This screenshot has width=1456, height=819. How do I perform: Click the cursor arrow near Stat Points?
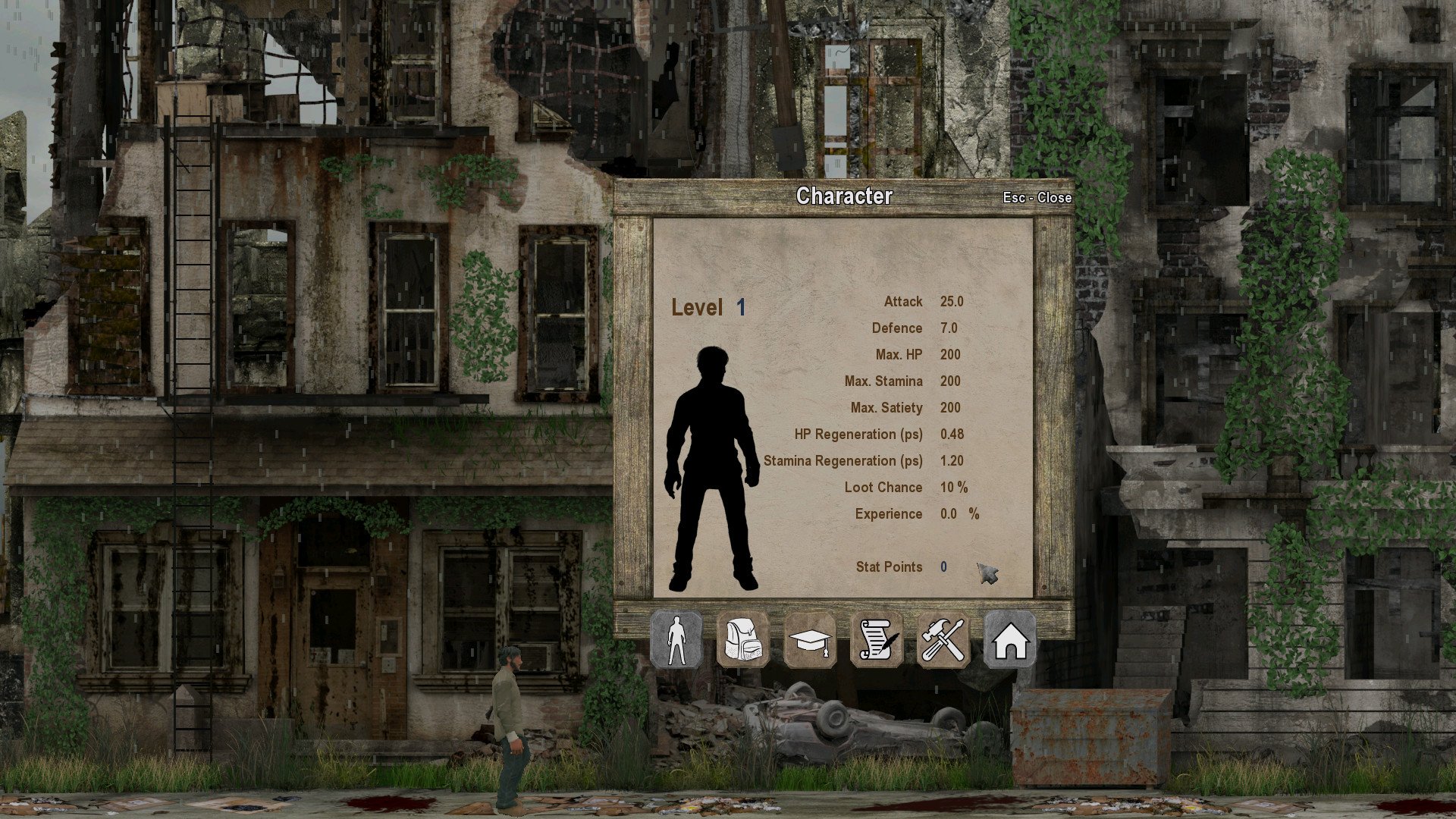coord(988,573)
